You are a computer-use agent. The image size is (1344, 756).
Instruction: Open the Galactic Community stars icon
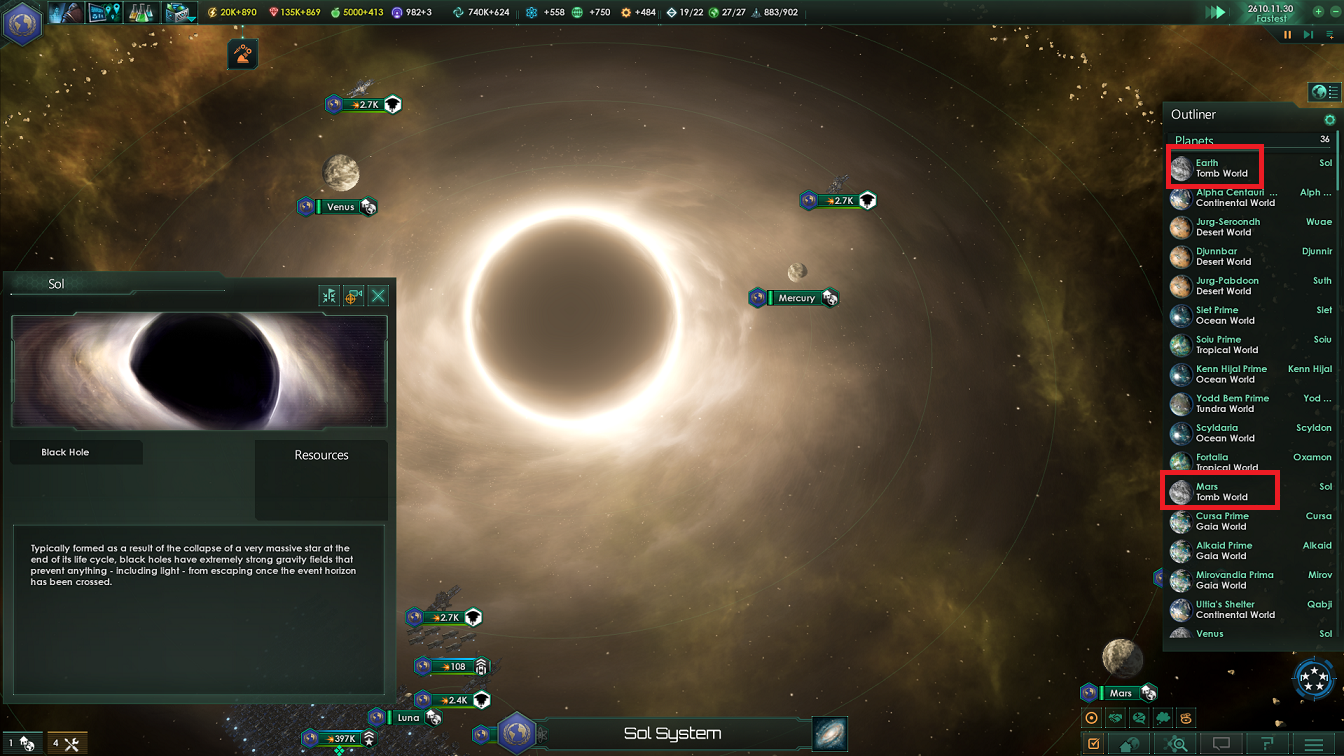coord(1313,679)
